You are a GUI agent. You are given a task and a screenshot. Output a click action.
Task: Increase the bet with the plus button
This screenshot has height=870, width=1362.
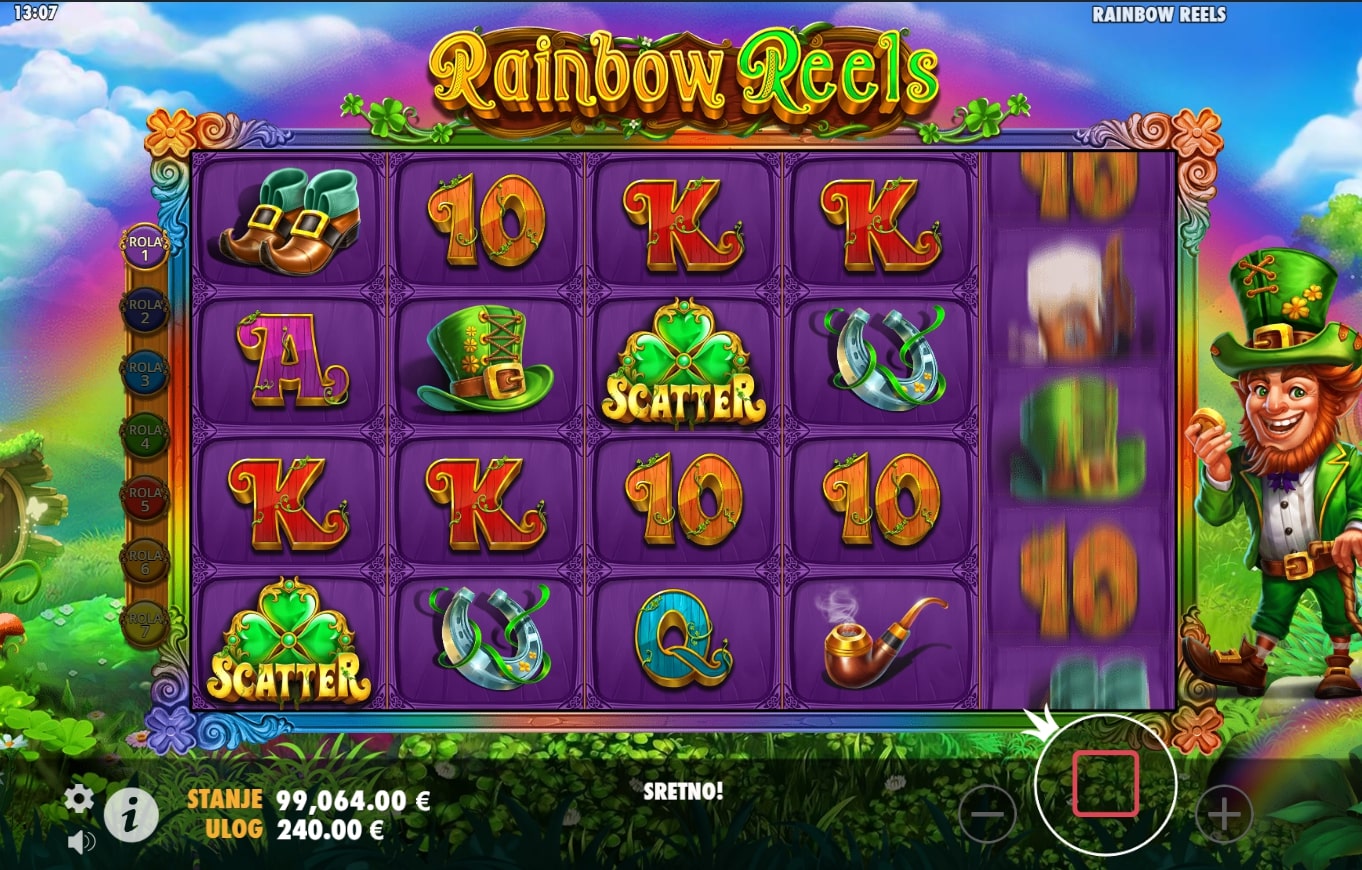click(x=1224, y=814)
